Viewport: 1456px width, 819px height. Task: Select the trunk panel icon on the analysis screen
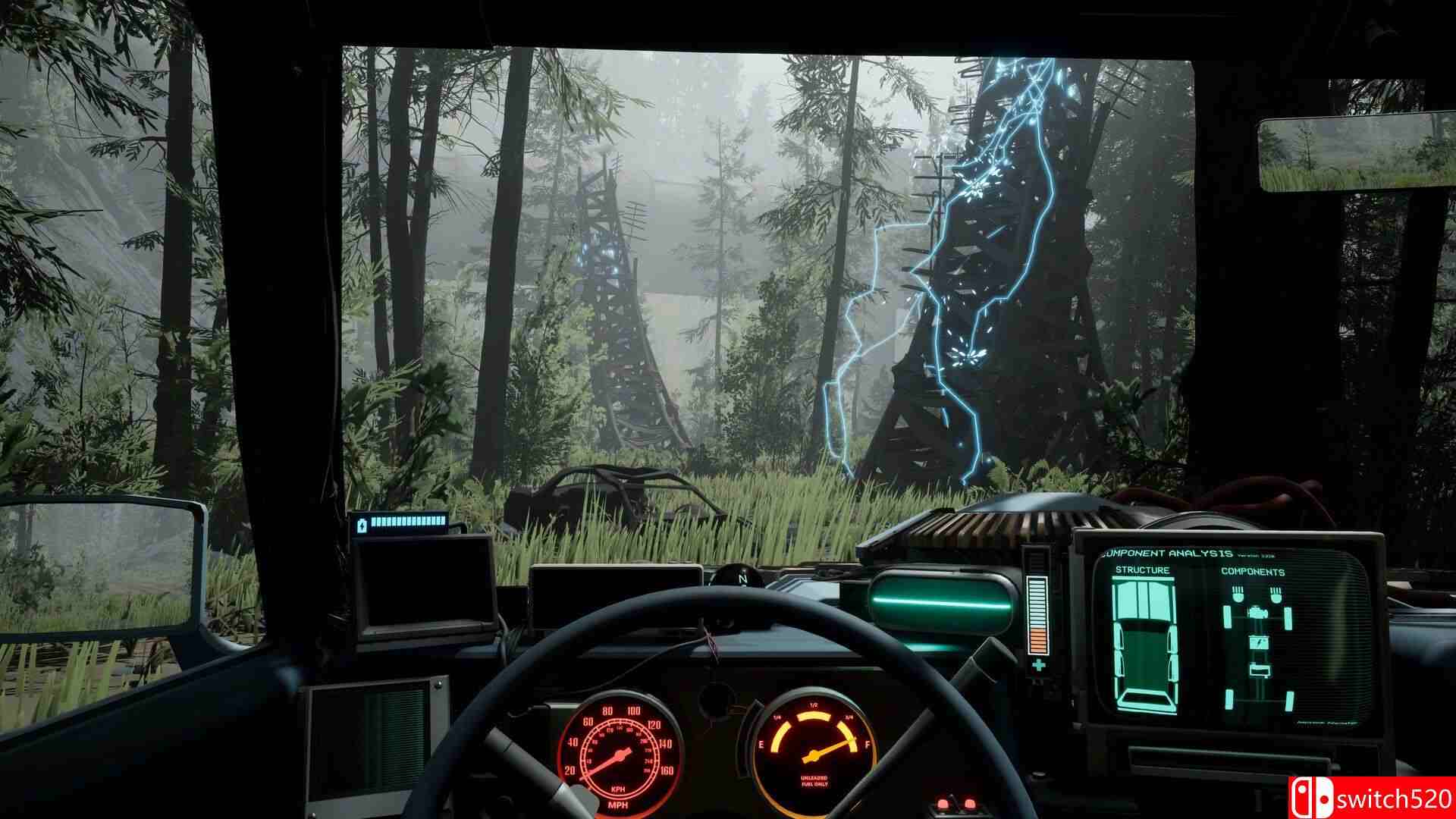tap(1262, 670)
